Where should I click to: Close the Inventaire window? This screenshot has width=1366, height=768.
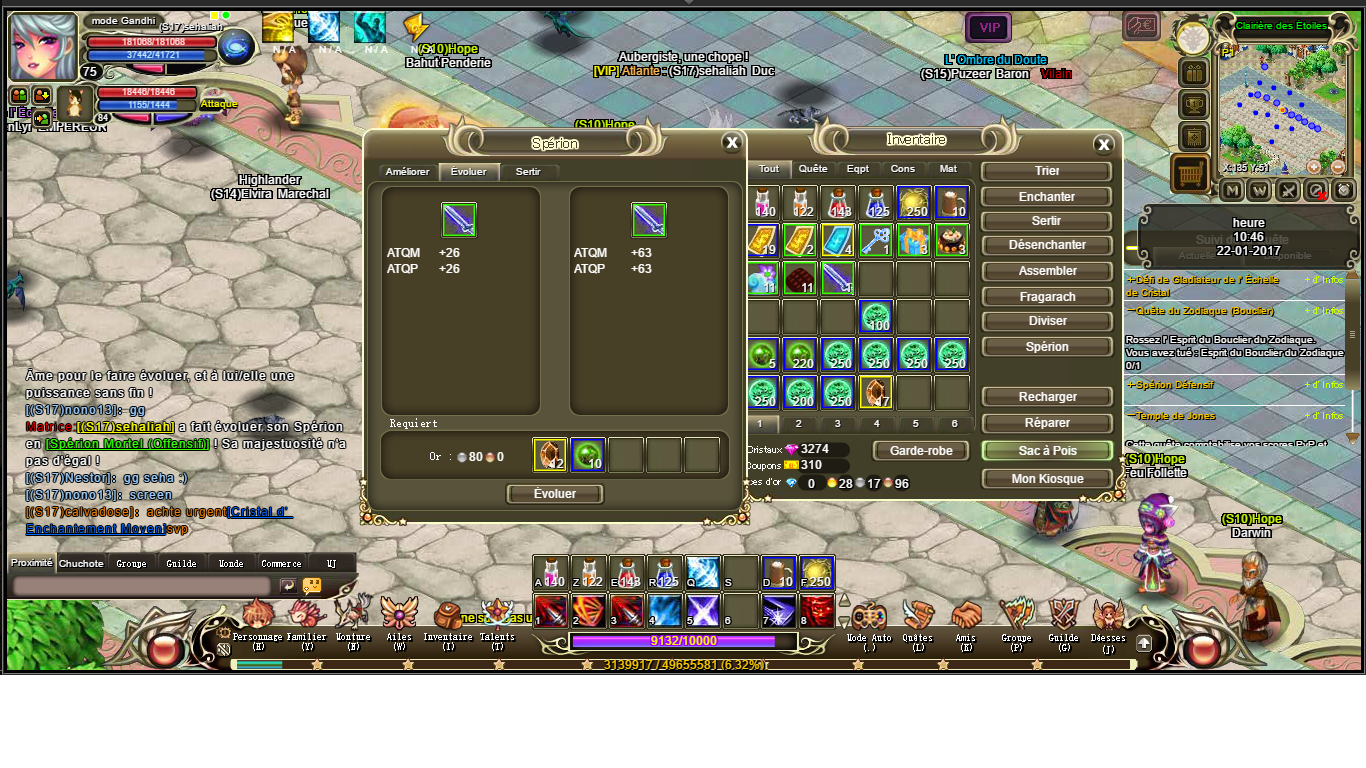1103,145
